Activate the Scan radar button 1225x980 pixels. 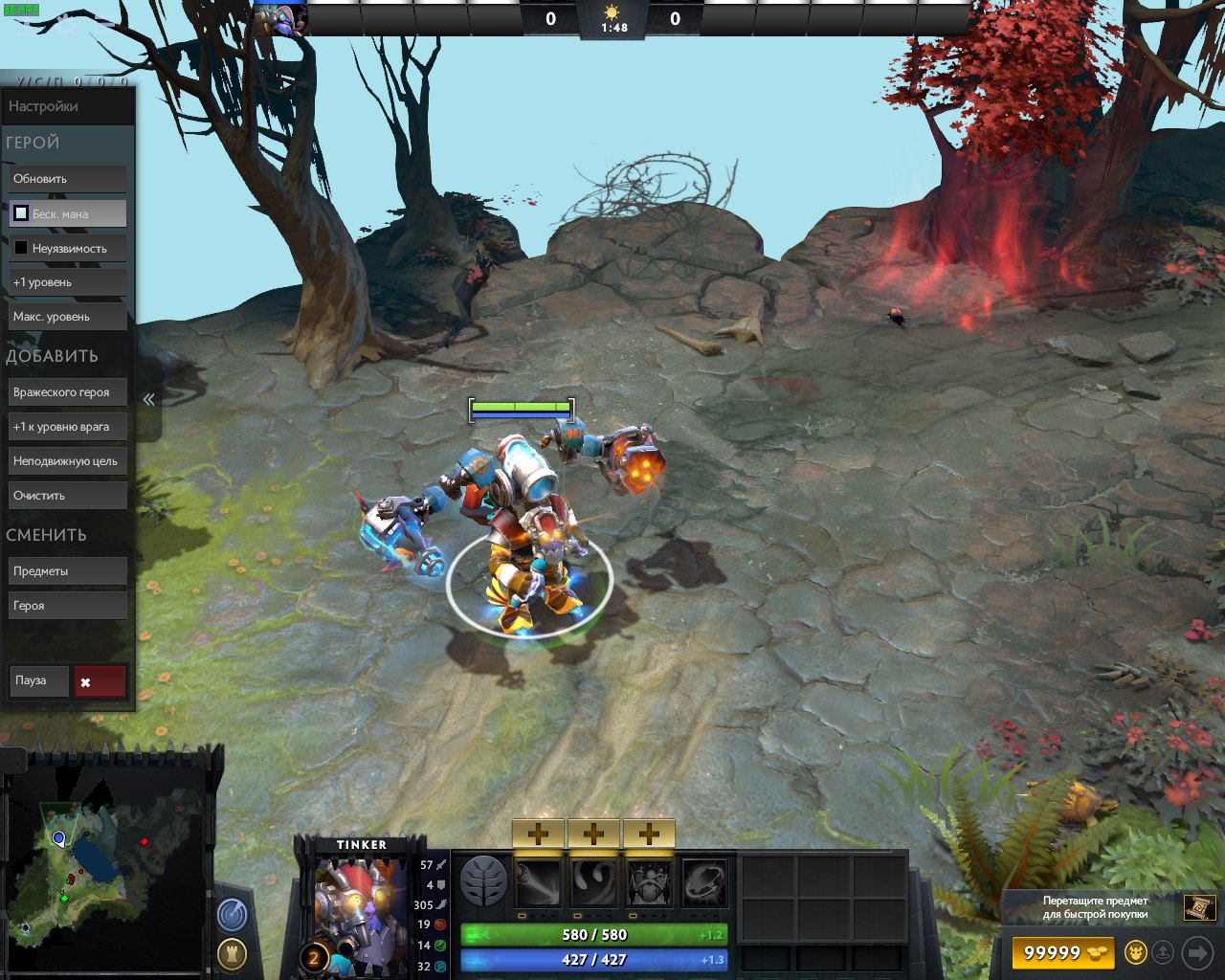pos(232,916)
